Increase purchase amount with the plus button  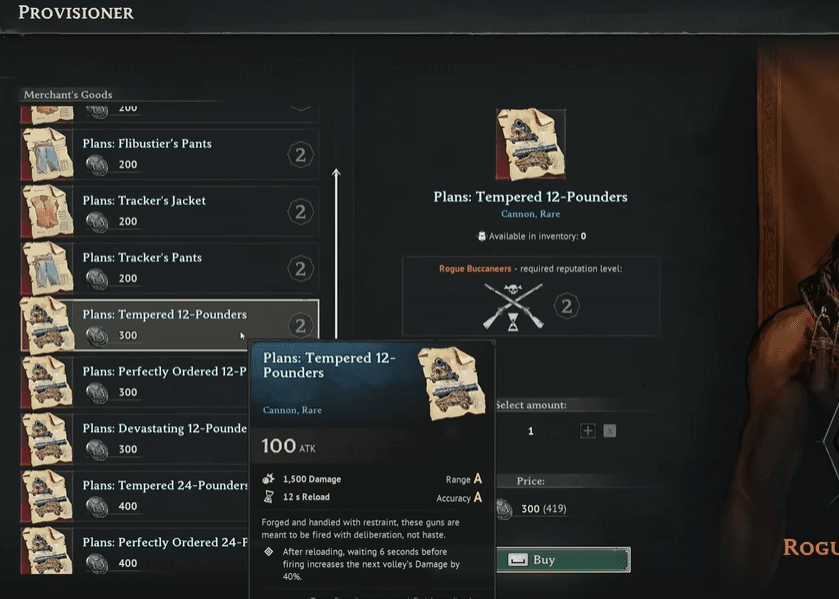pyautogui.click(x=588, y=431)
